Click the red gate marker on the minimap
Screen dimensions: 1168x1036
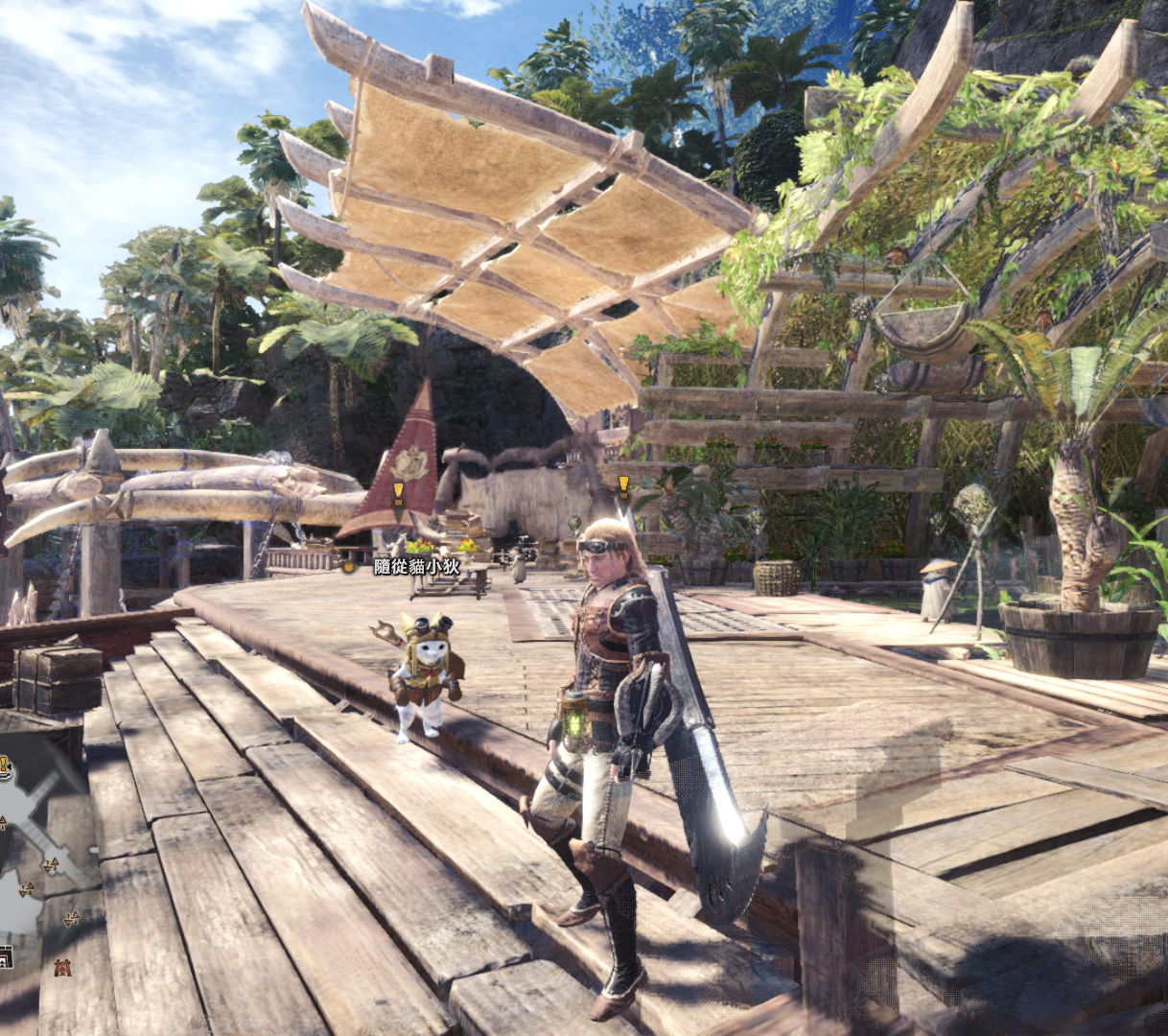coord(63,967)
